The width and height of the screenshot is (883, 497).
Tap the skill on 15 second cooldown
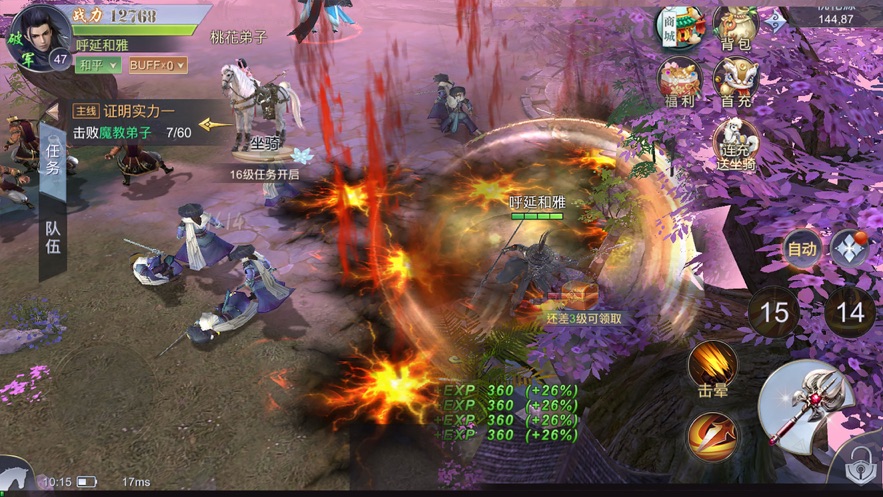(774, 313)
